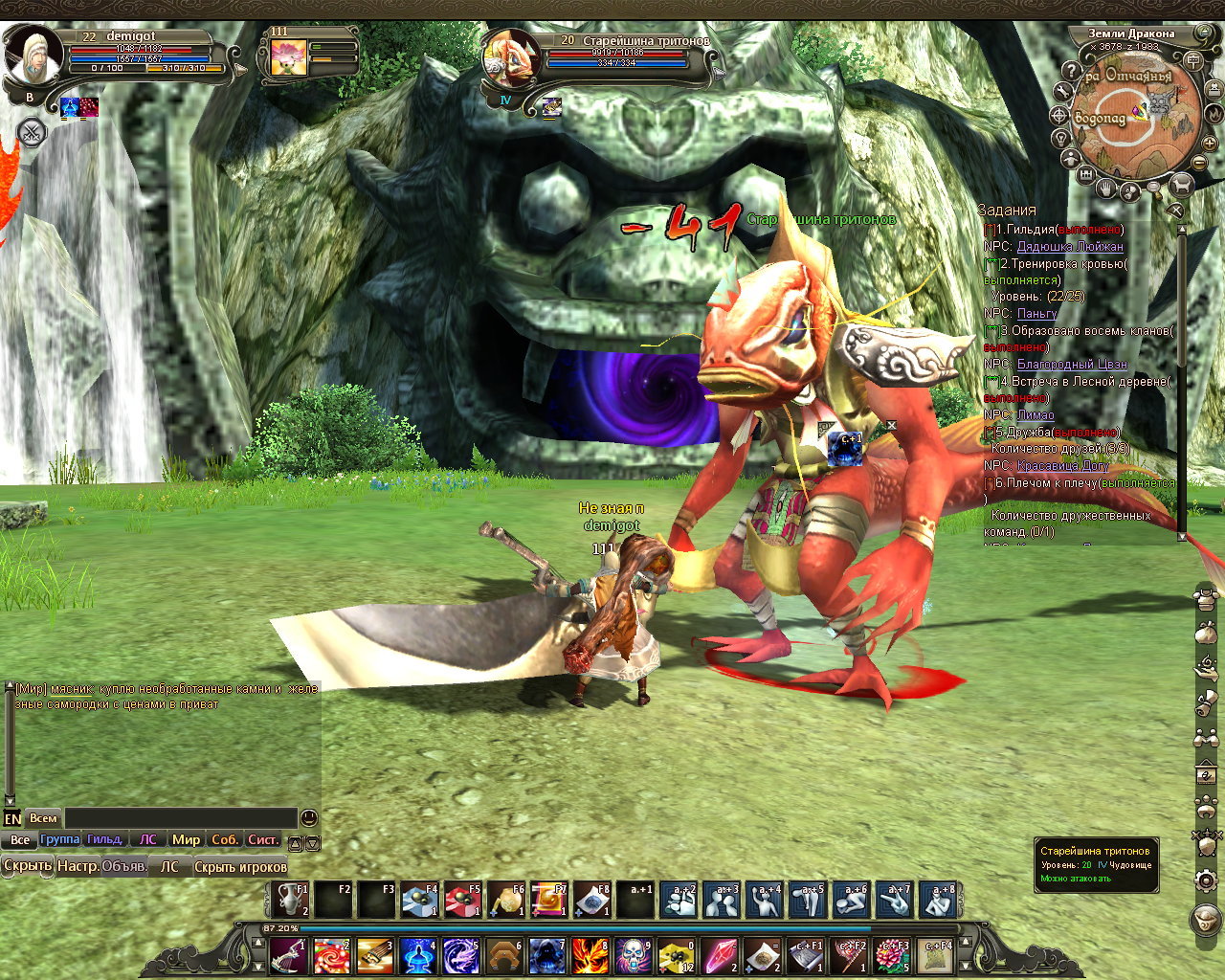Switch chat to the Гильд. tab

[104, 839]
